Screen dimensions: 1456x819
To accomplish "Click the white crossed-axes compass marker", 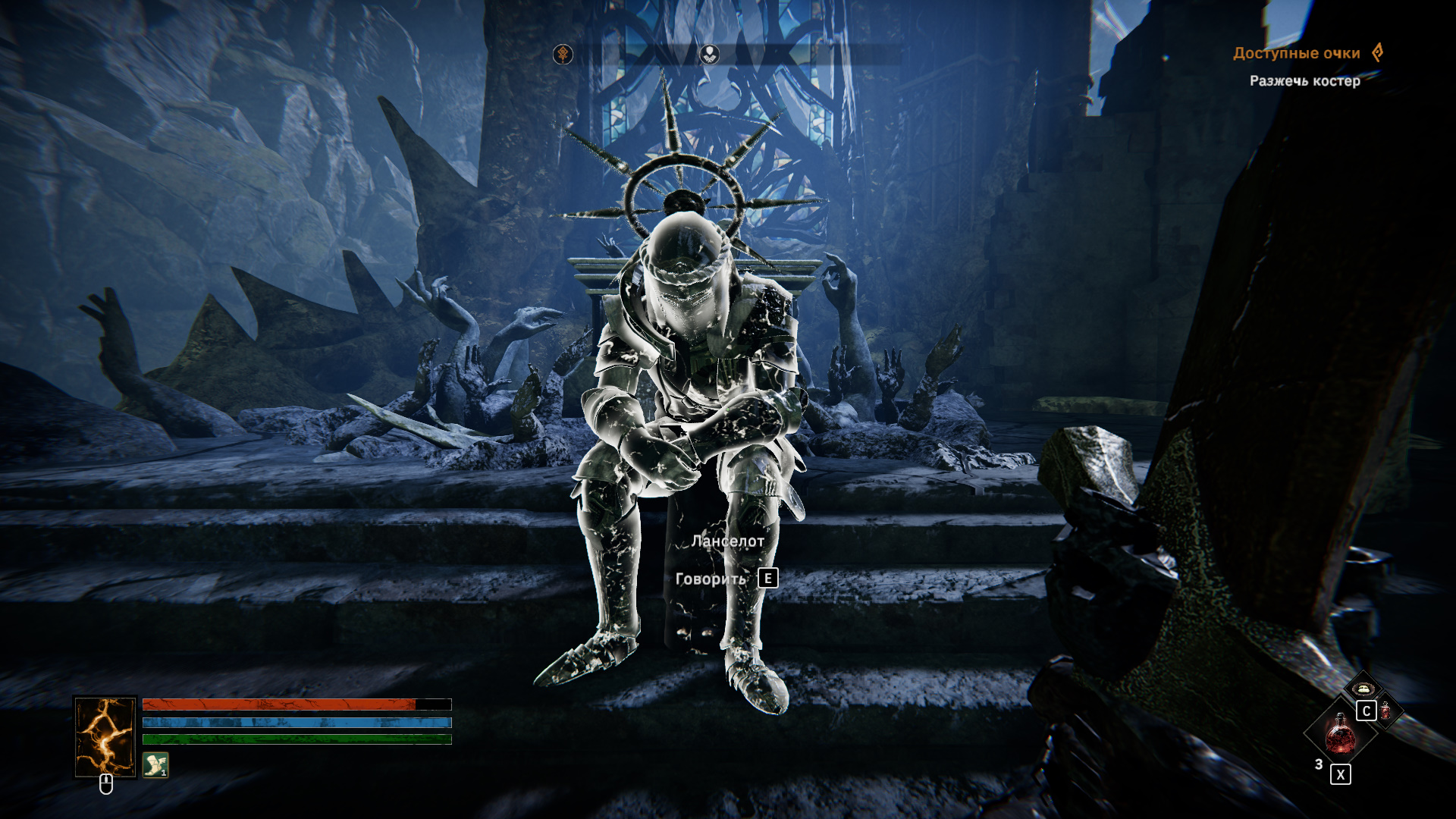I will point(709,54).
